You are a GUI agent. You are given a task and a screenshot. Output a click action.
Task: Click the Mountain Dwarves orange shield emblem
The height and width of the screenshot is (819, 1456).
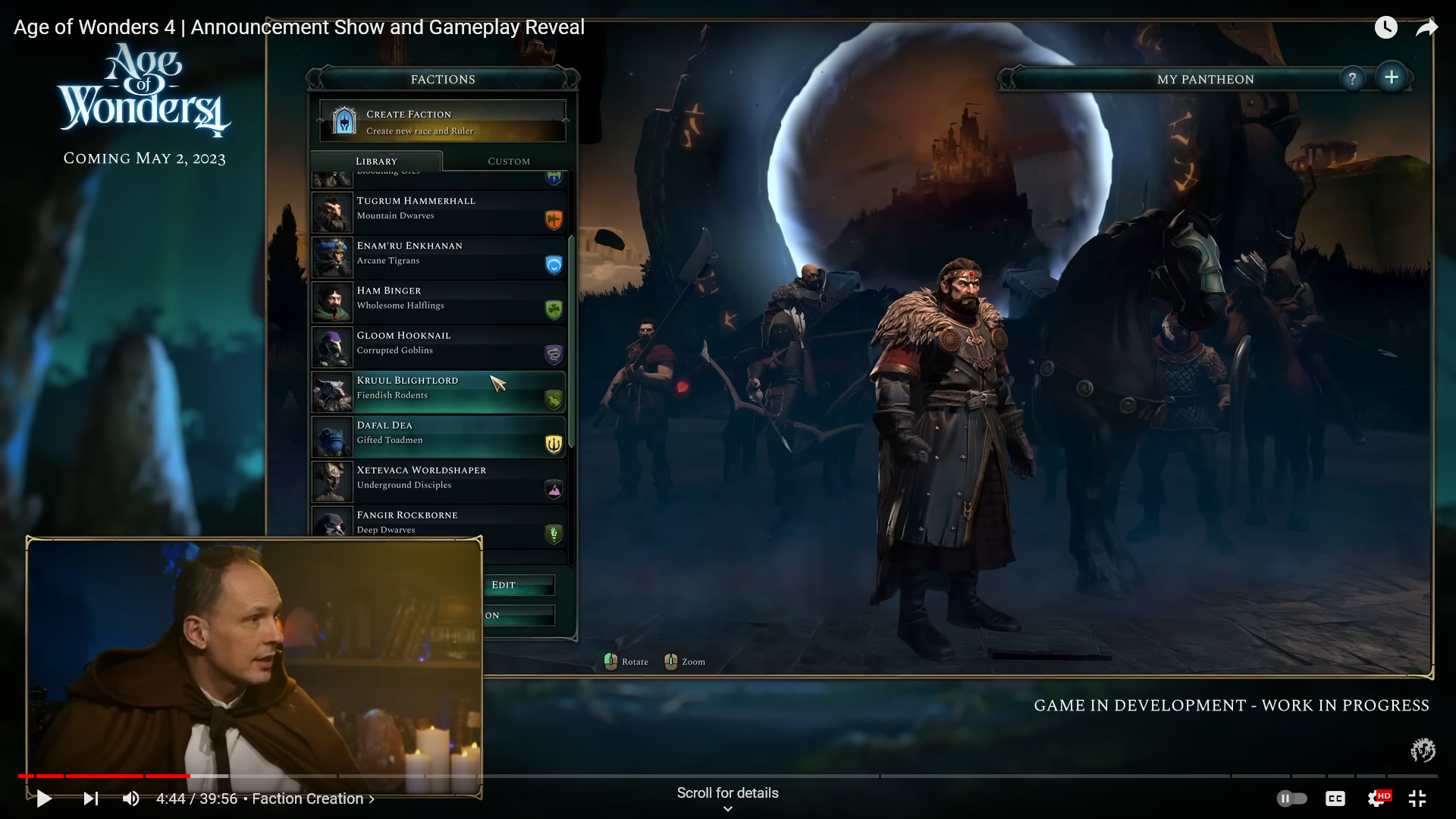(554, 219)
